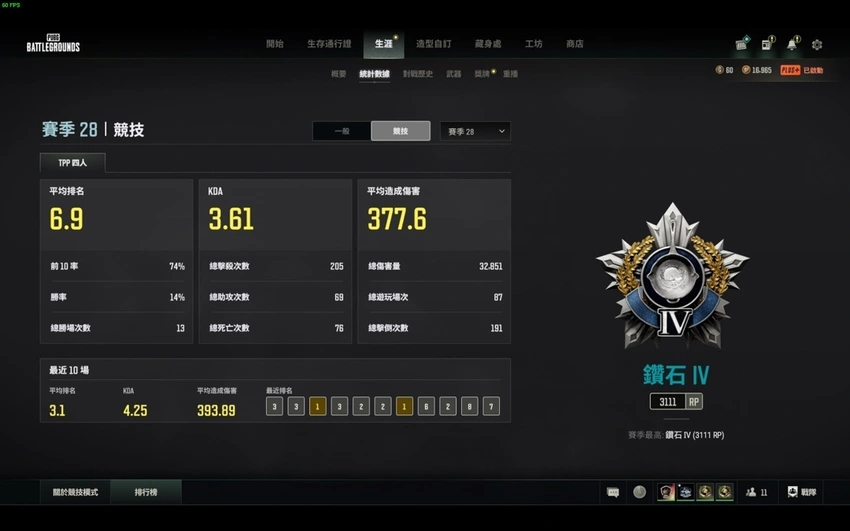Screen dimensions: 850x531
Task: Check the notification bell icon
Action: 792,45
